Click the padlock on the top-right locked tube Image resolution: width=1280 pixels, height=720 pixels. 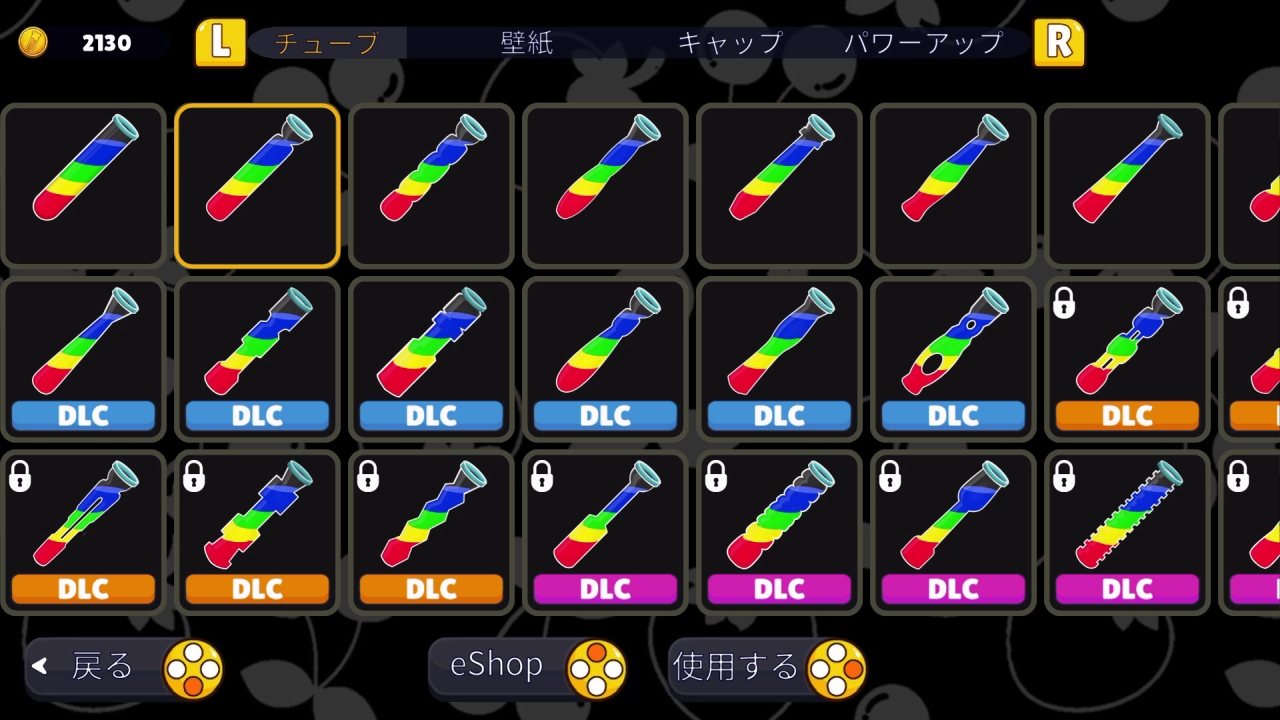(1240, 303)
